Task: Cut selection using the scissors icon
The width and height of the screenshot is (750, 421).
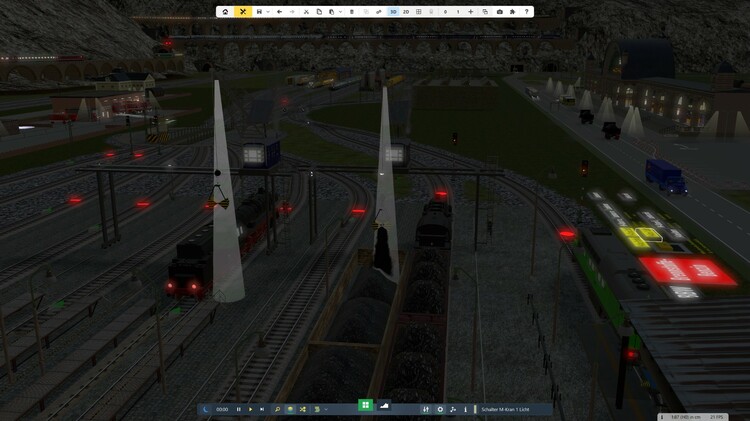Action: [x=306, y=12]
